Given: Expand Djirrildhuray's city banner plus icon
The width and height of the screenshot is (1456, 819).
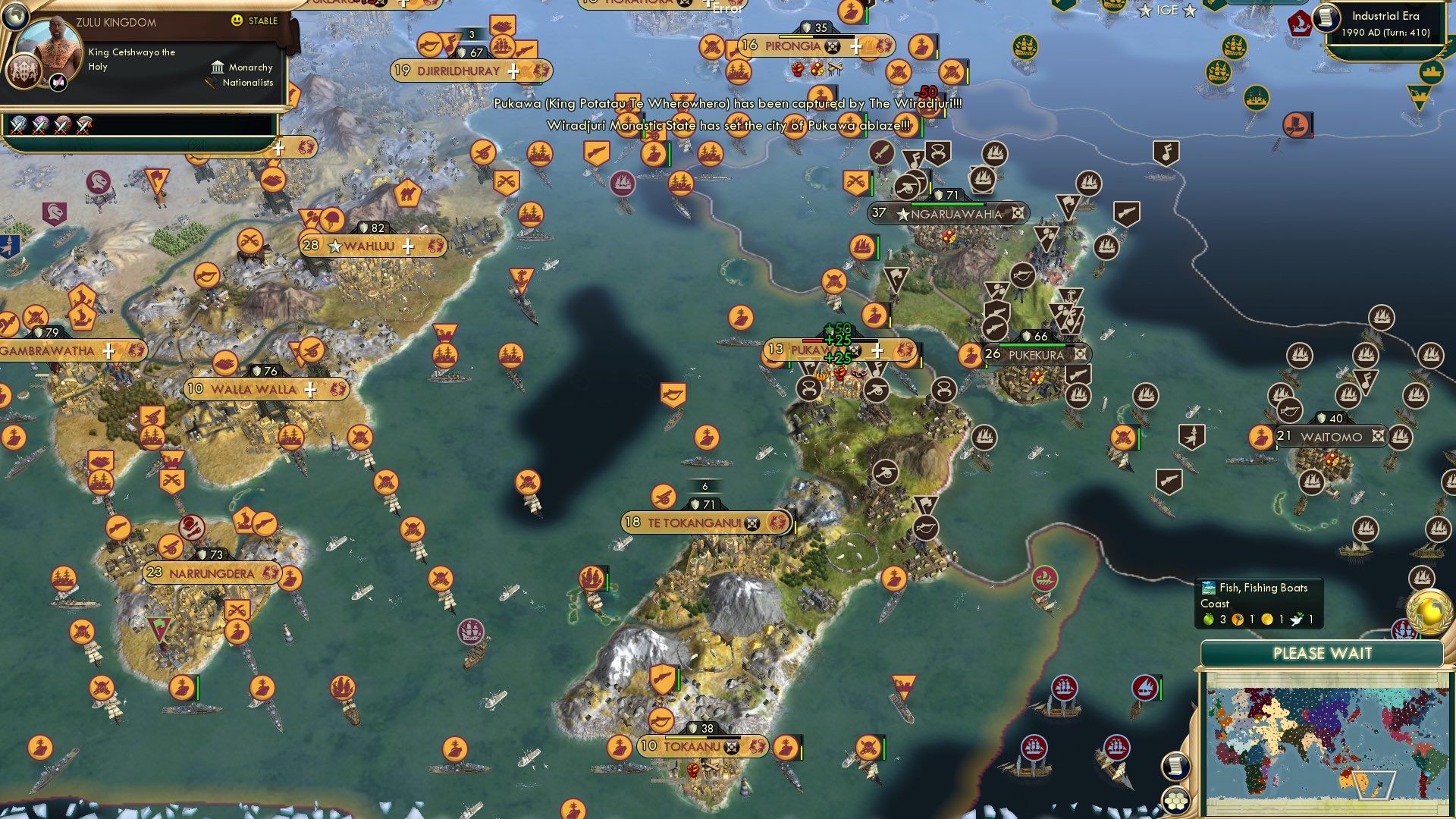Looking at the screenshot, I should (513, 71).
